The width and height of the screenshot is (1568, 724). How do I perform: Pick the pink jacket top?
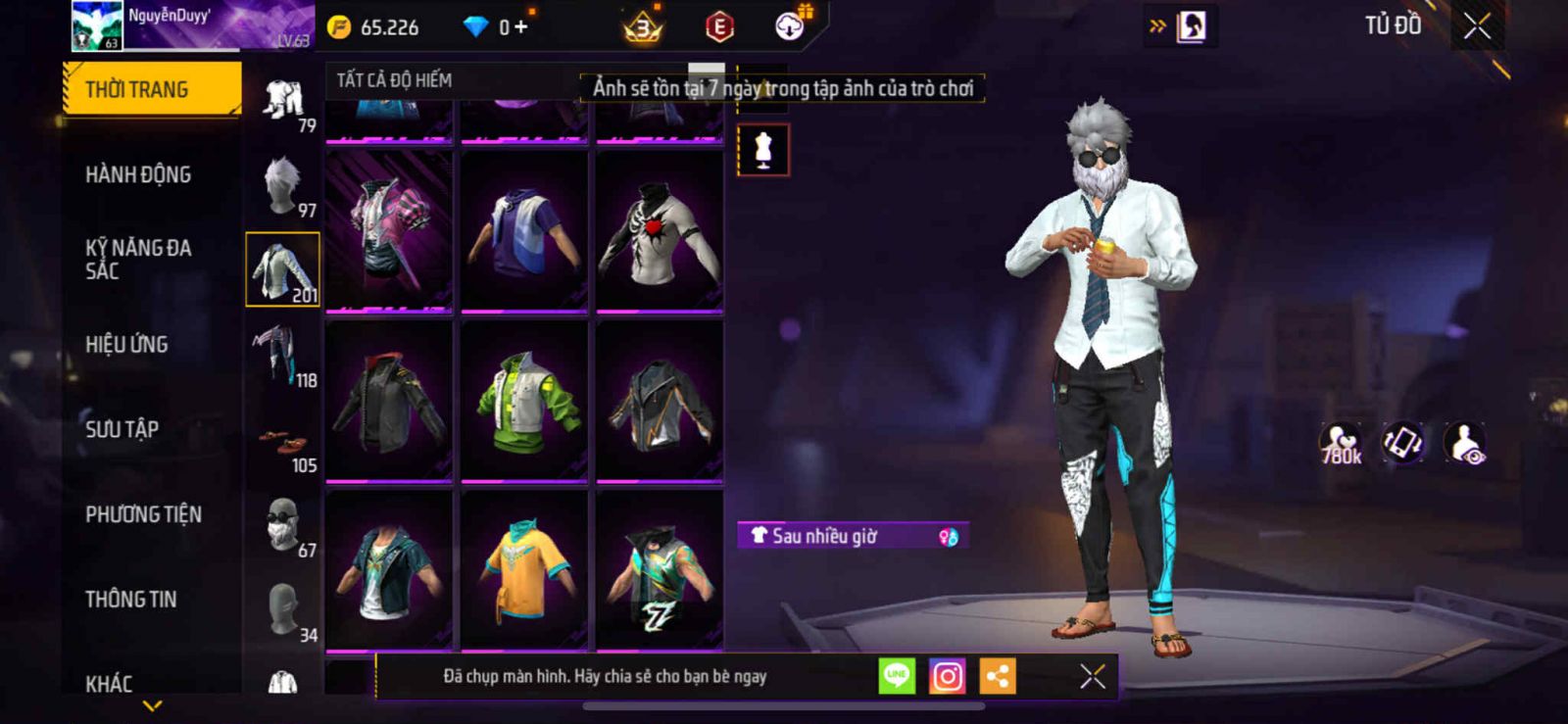click(389, 231)
